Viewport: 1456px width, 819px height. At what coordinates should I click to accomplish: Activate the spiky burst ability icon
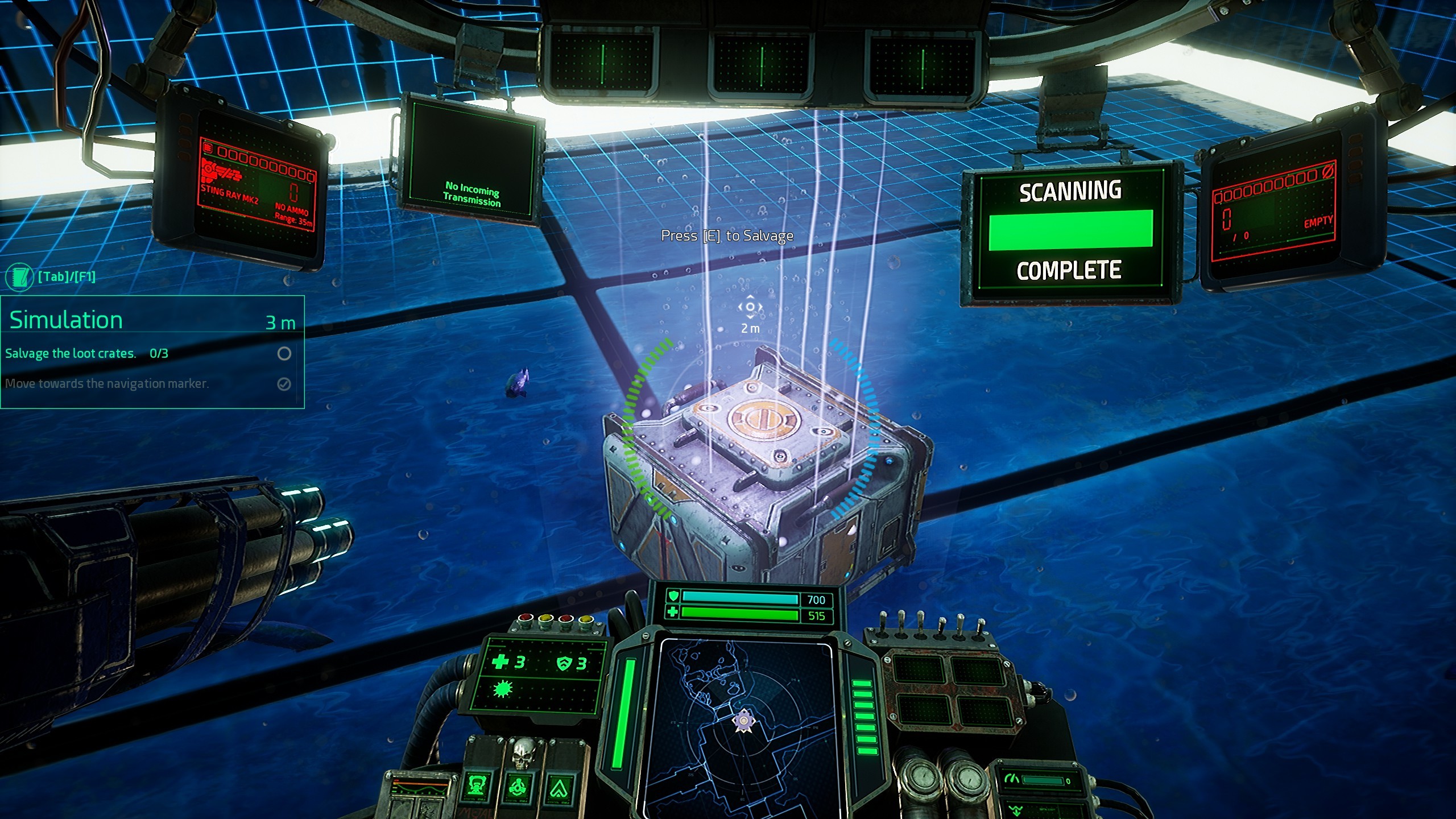coord(503,689)
